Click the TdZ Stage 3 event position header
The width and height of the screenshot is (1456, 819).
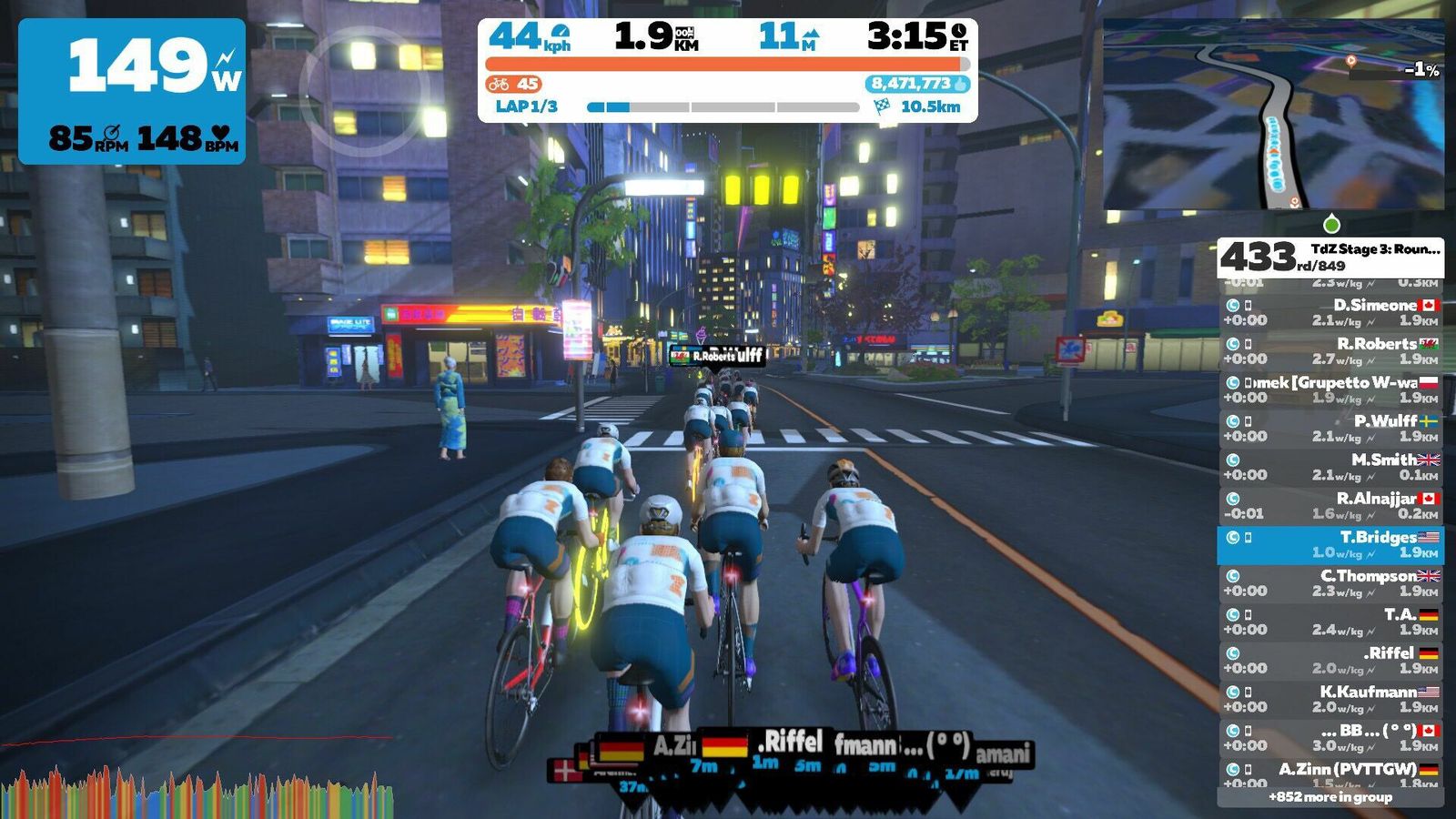1330,258
